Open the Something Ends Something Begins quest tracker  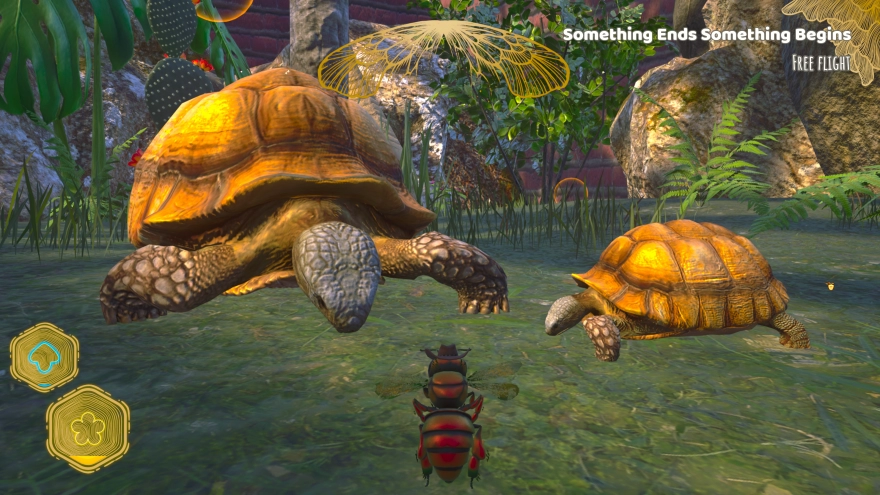(707, 35)
